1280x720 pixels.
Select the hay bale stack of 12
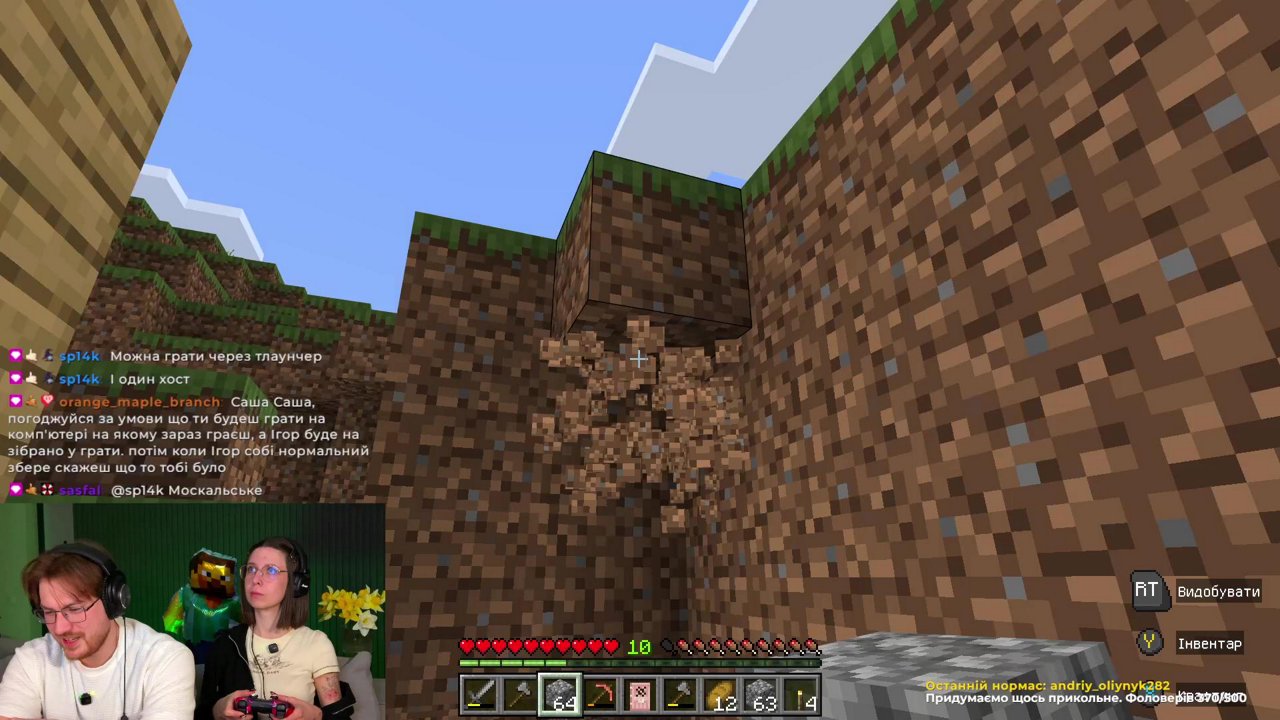coord(722,693)
